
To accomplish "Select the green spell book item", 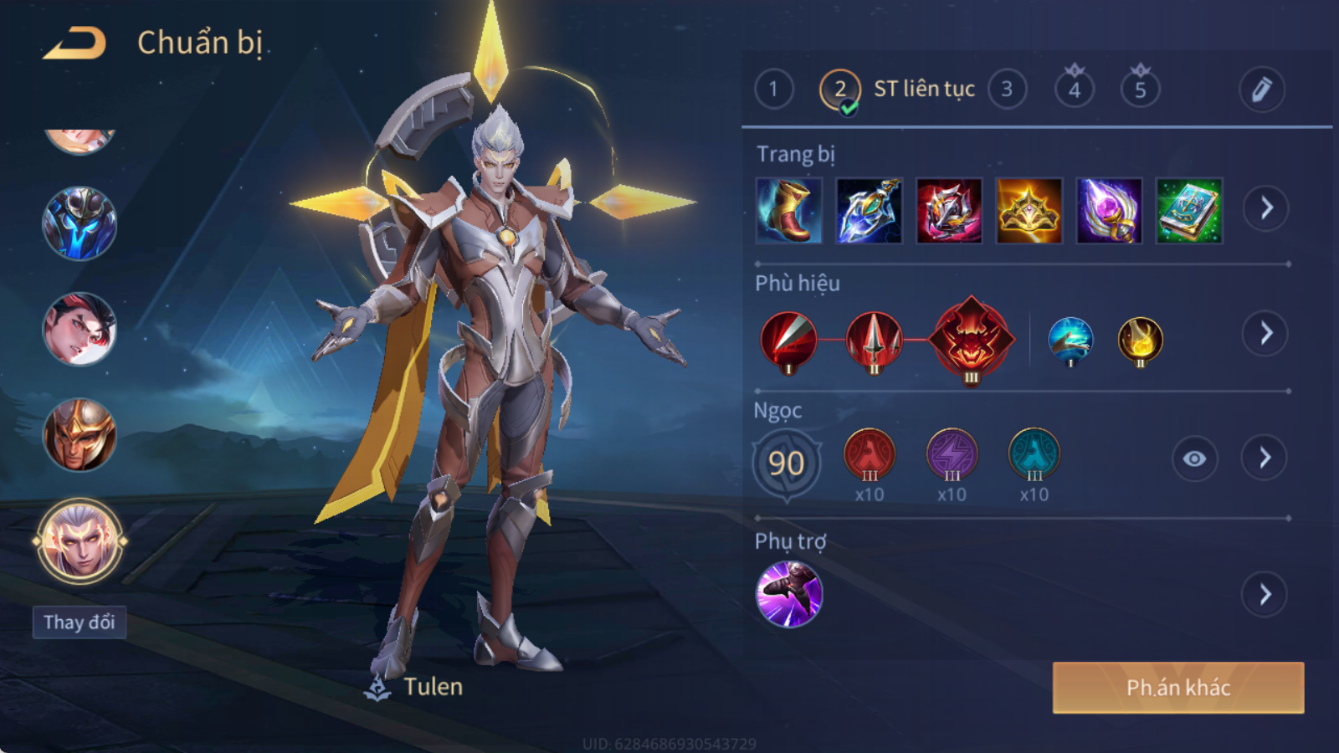I will pyautogui.click(x=1189, y=210).
